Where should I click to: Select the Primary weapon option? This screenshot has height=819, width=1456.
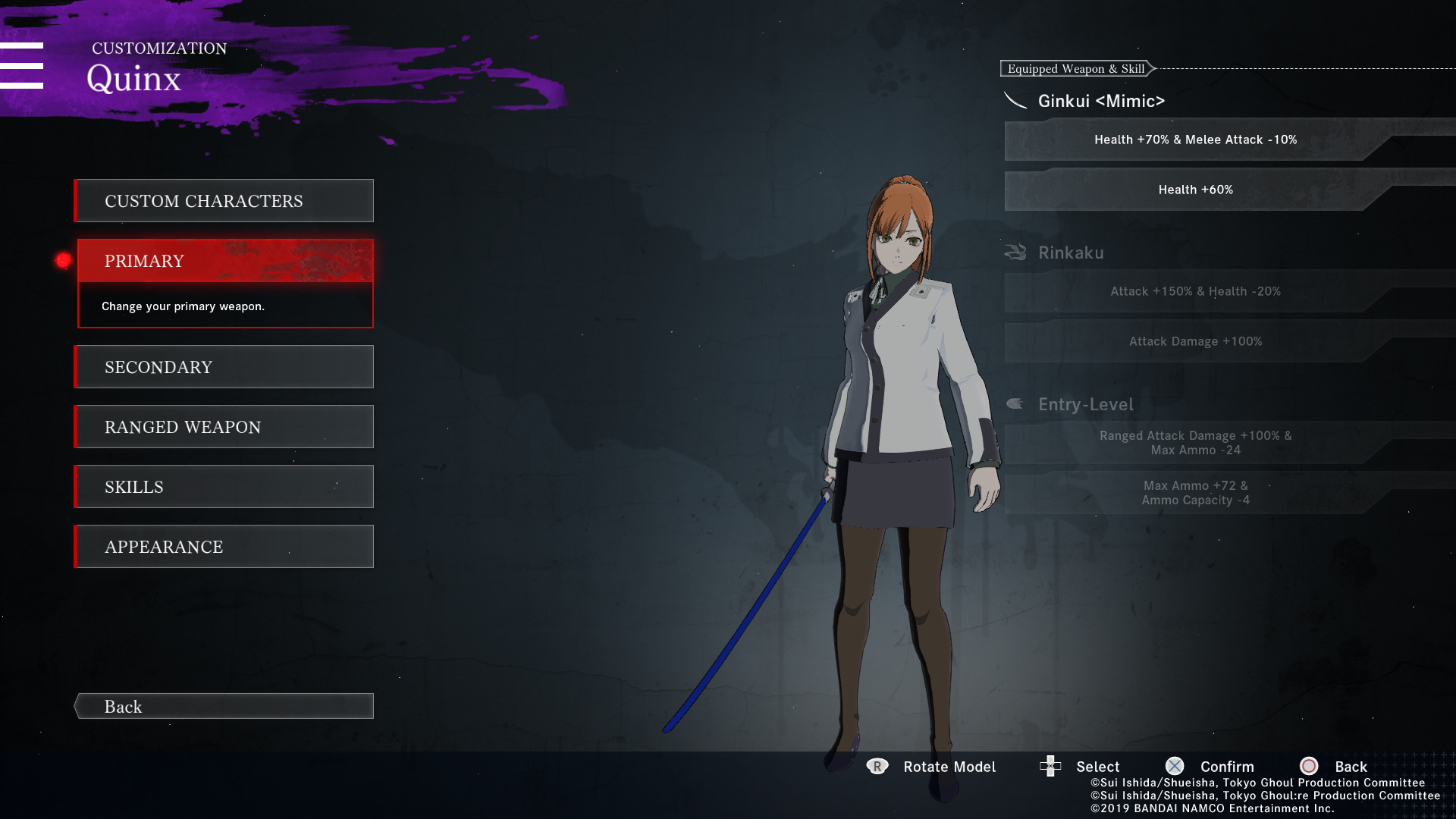click(x=224, y=261)
